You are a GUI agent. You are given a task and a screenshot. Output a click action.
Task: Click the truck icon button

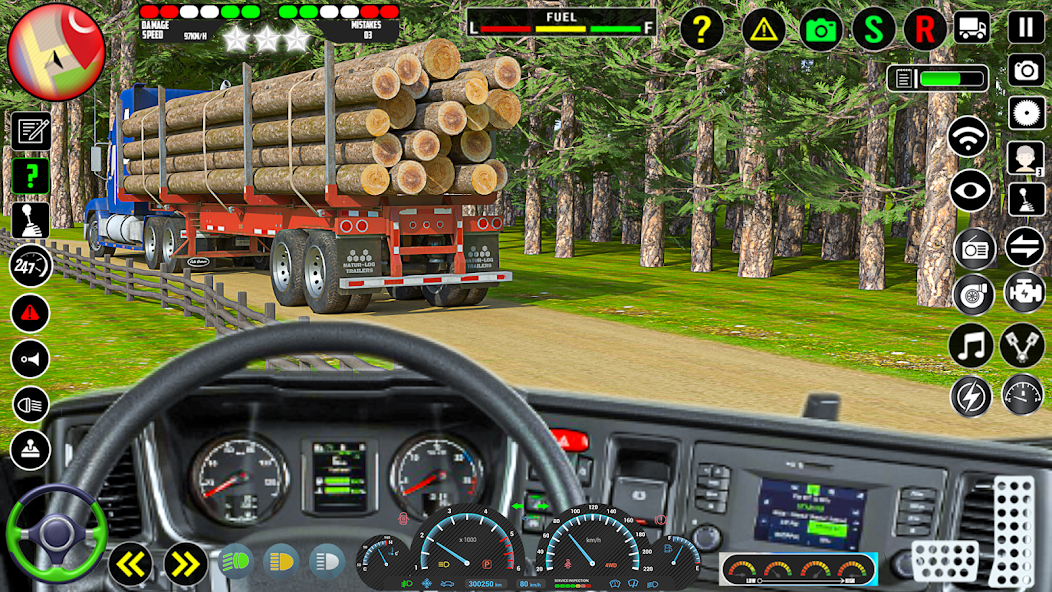(972, 27)
